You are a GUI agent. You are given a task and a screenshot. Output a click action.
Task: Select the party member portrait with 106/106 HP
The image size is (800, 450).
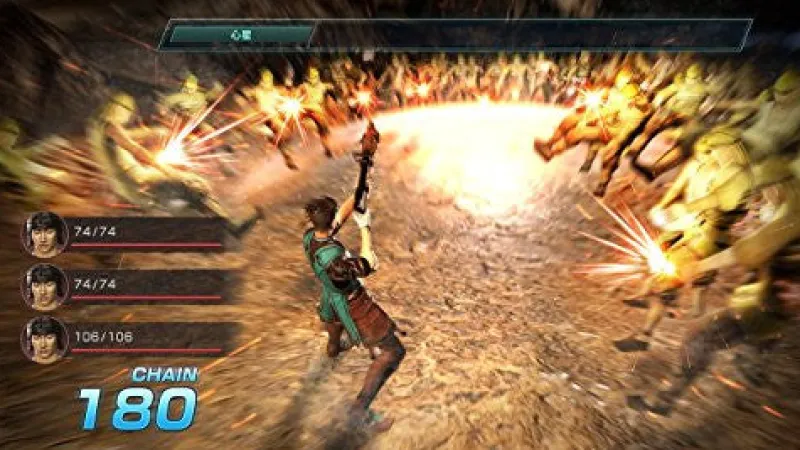[44, 339]
